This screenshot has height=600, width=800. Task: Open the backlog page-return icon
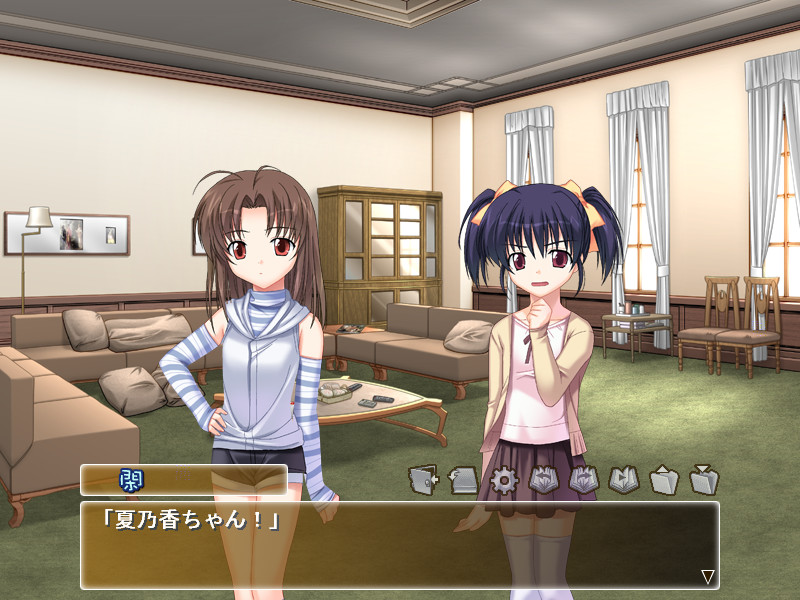[x=463, y=481]
